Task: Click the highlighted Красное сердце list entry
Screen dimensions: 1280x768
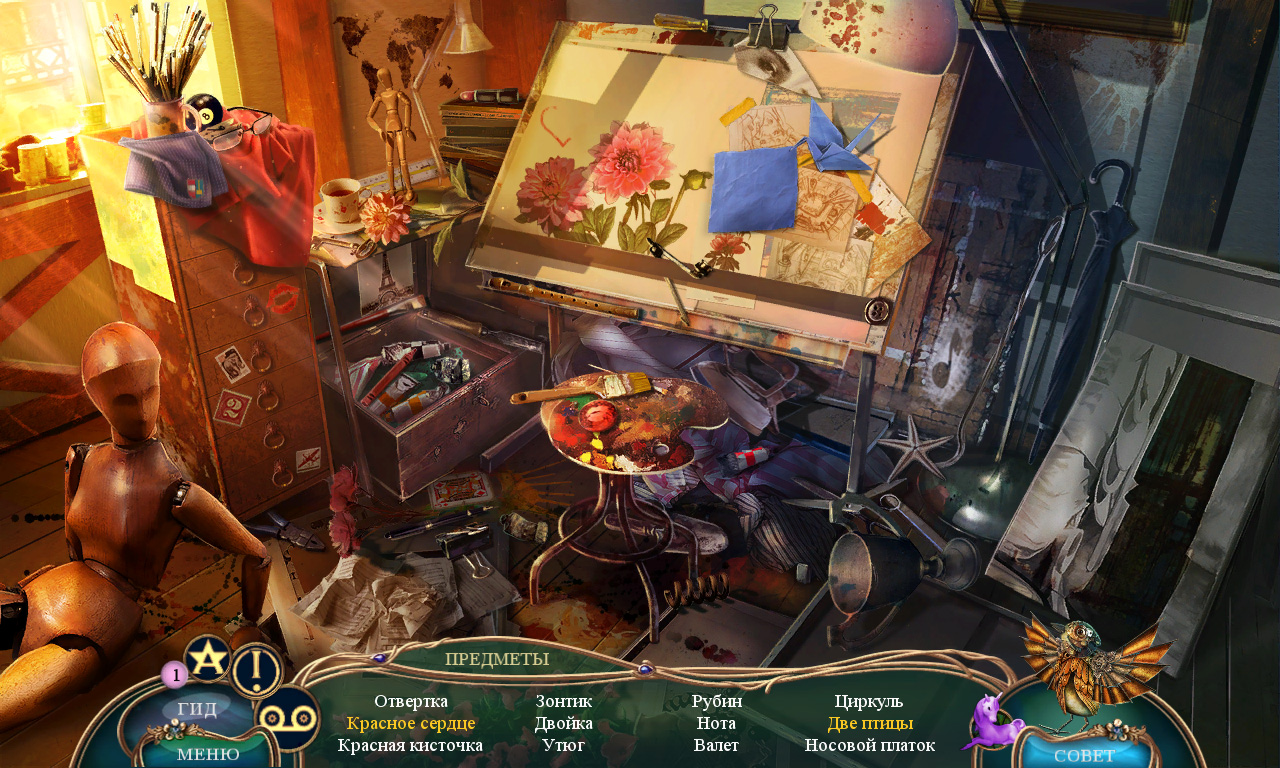Action: pos(411,723)
